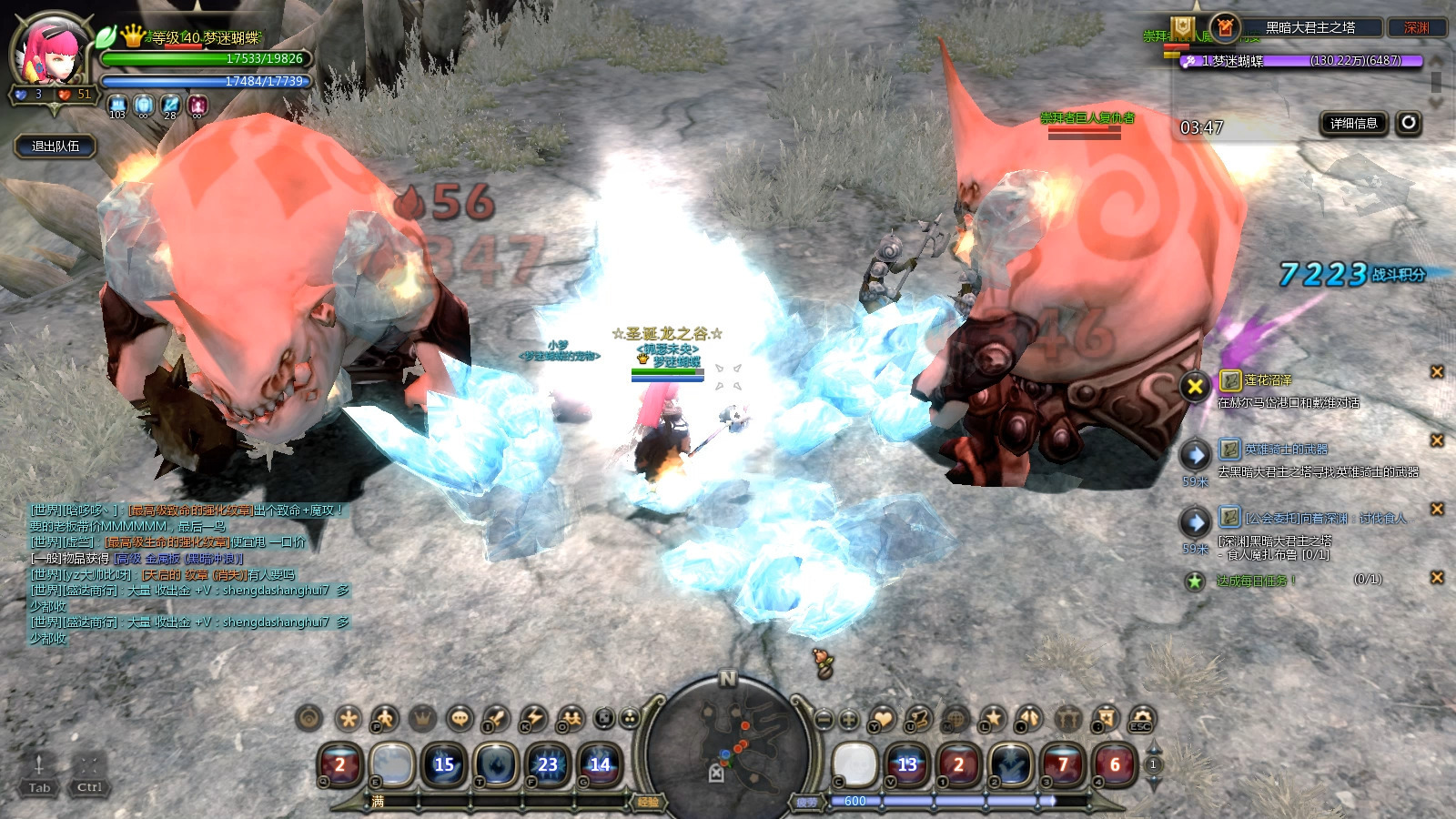Open the quest scroll icon
1456x819 pixels.
click(918, 719)
